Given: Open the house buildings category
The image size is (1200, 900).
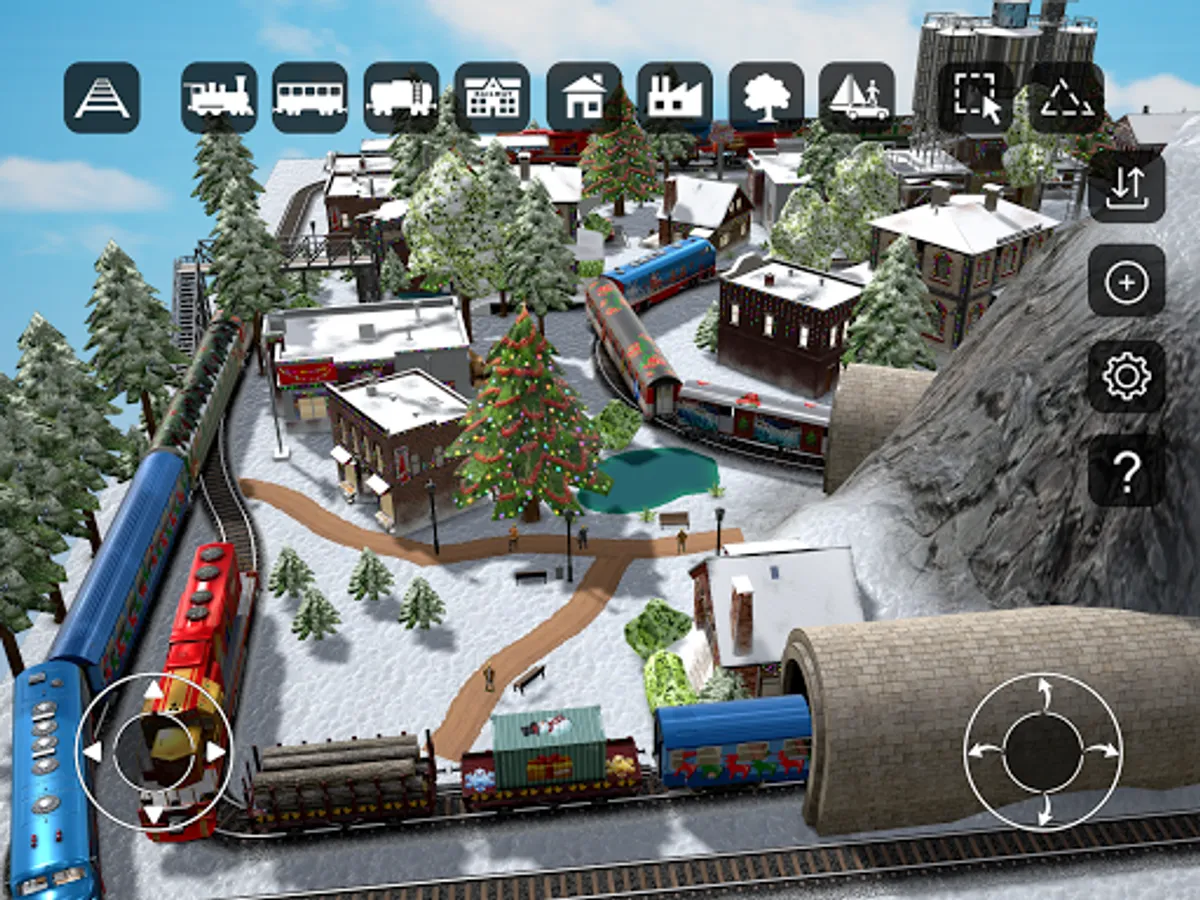Looking at the screenshot, I should coord(584,98).
